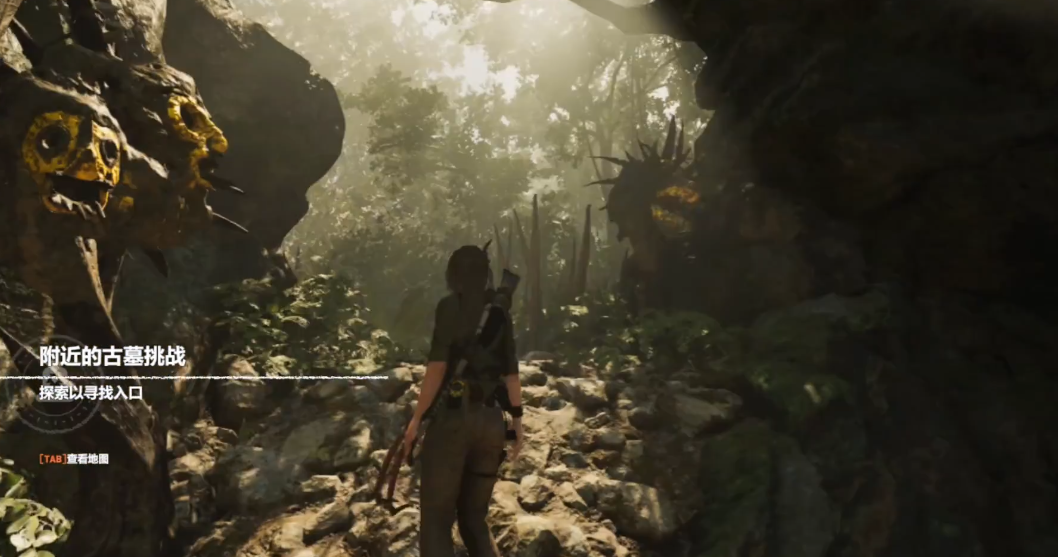Click the 附近的古墓挑战 notification banner
The image size is (1058, 557).
pyautogui.click(x=112, y=357)
